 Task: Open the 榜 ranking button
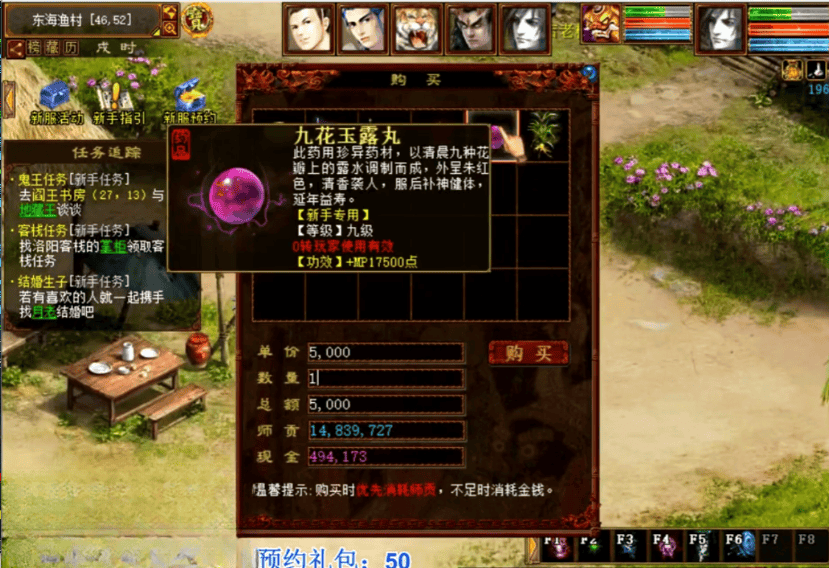(35, 48)
